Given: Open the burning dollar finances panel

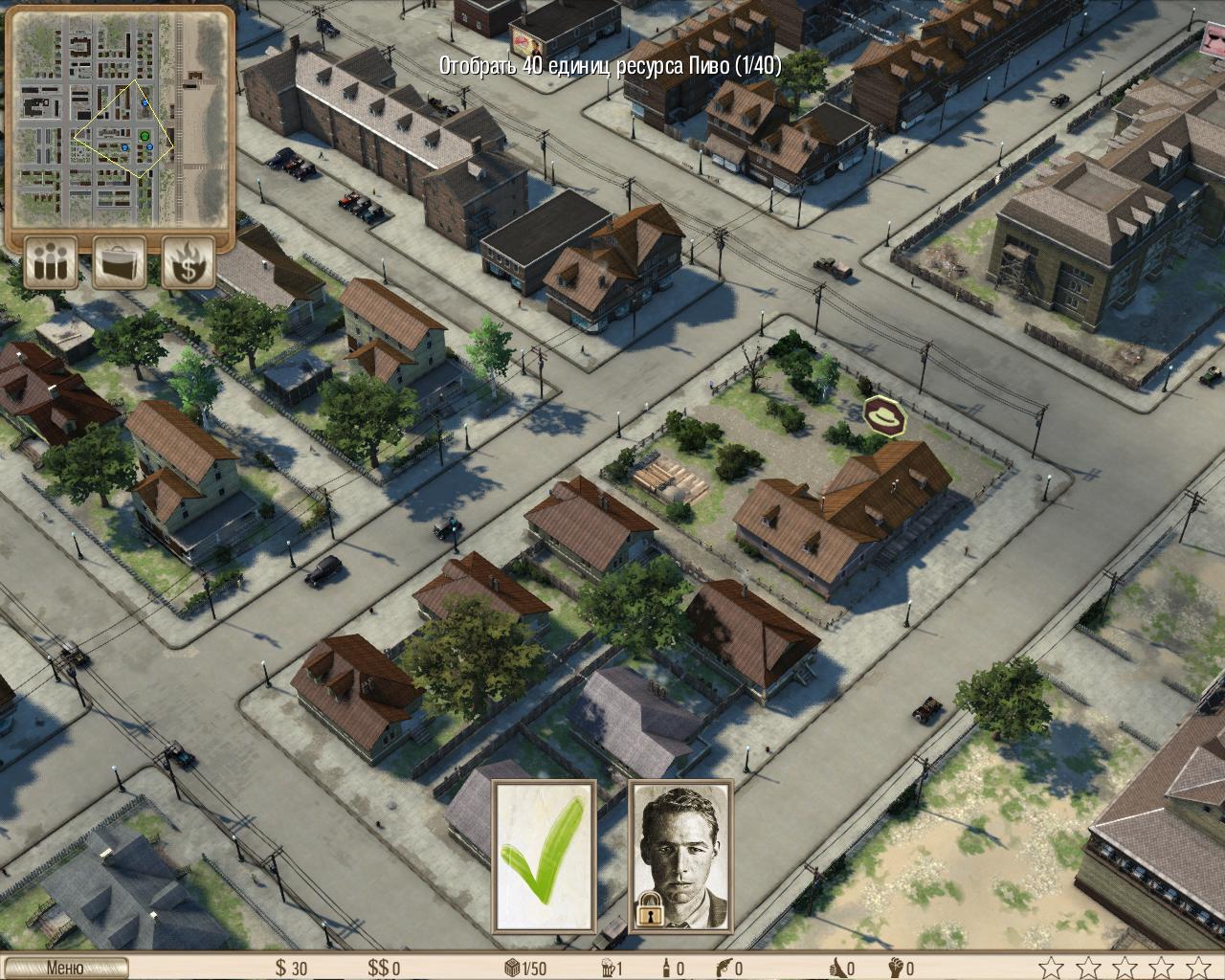Looking at the screenshot, I should 188,262.
